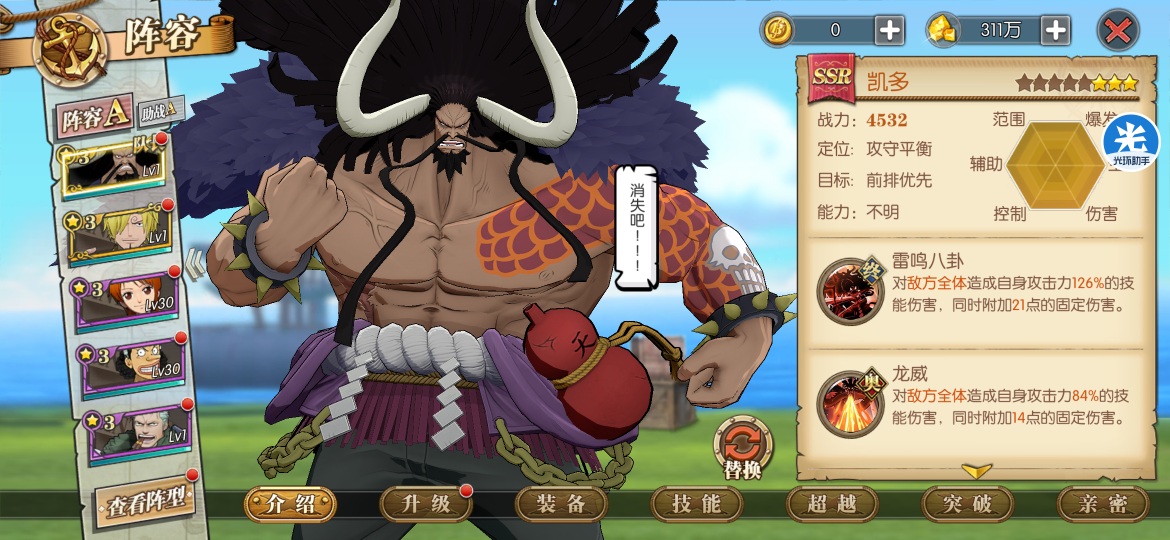Image resolution: width=1170 pixels, height=540 pixels.
Task: Open the 超越 transcend tab
Action: click(x=833, y=504)
